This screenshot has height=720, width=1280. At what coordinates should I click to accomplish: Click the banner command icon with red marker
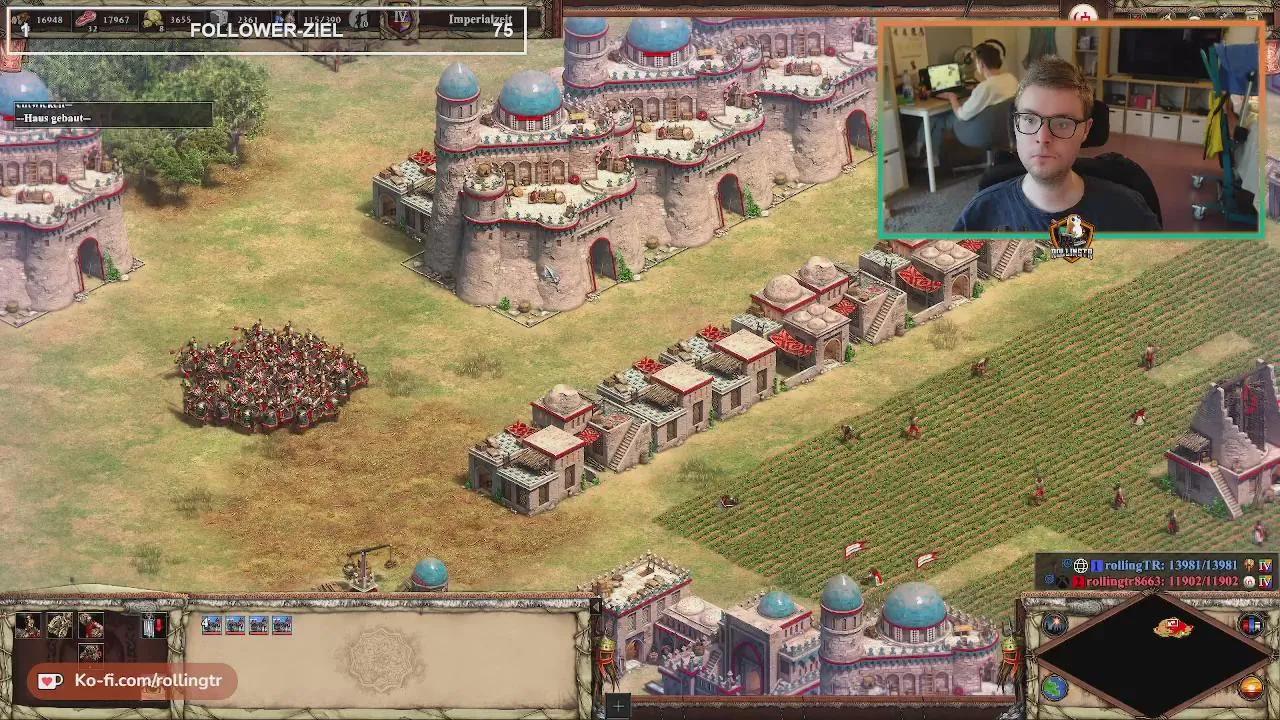click(152, 626)
